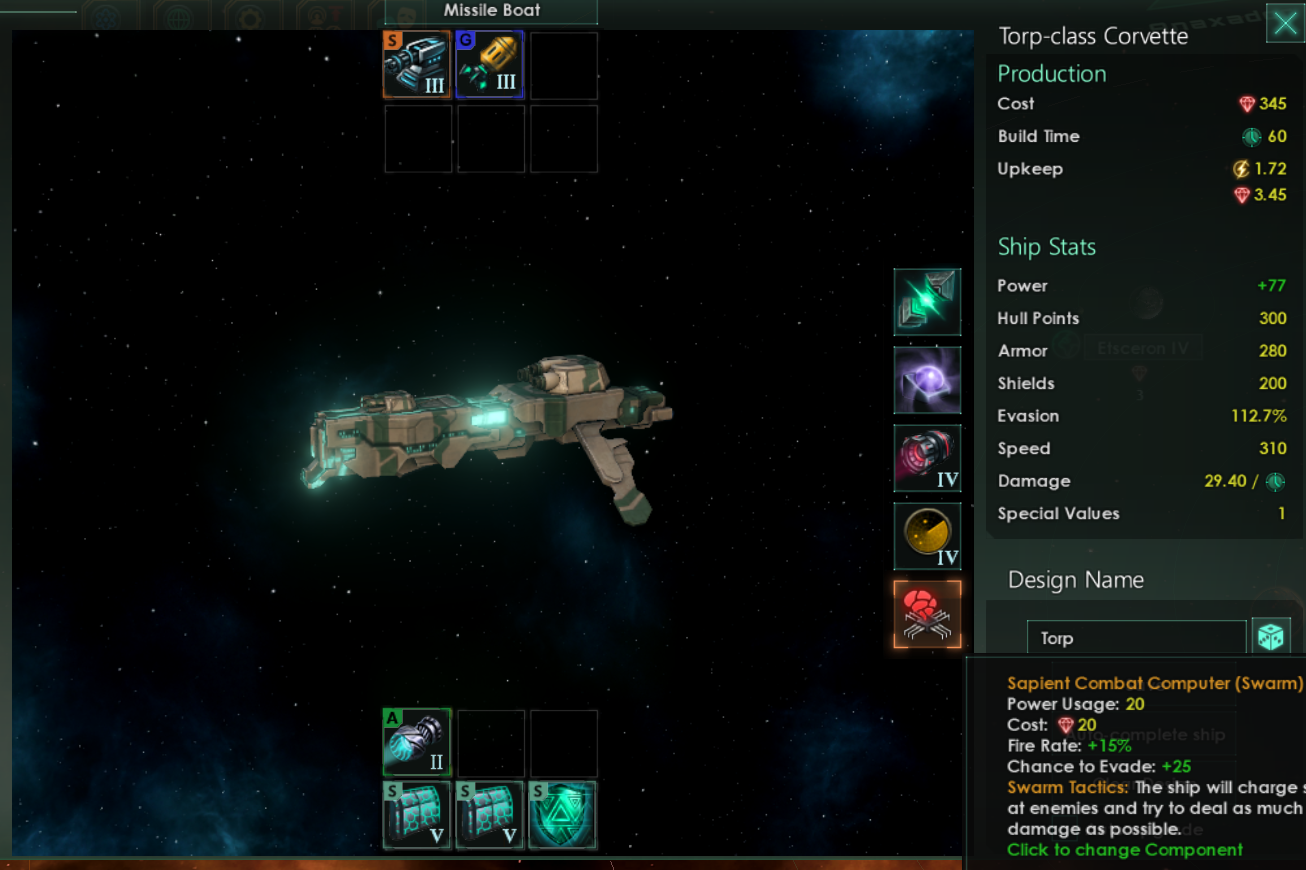
Task: Select the triangle shield utility slot
Action: point(562,815)
